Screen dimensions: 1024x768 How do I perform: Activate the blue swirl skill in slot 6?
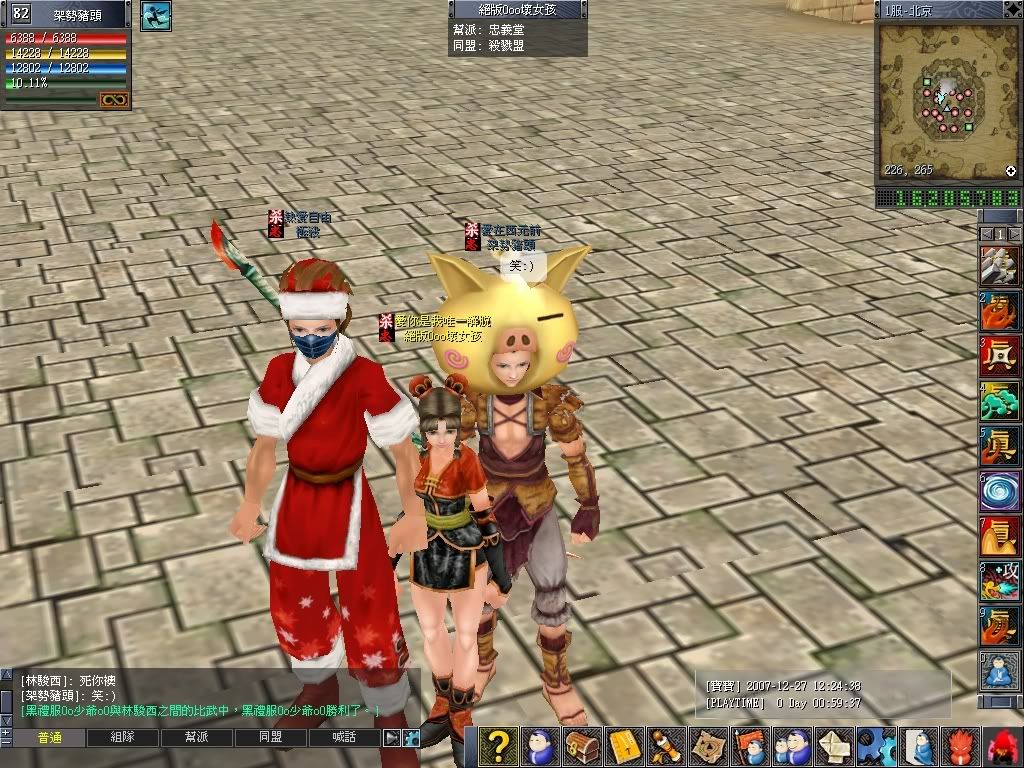pyautogui.click(x=999, y=491)
